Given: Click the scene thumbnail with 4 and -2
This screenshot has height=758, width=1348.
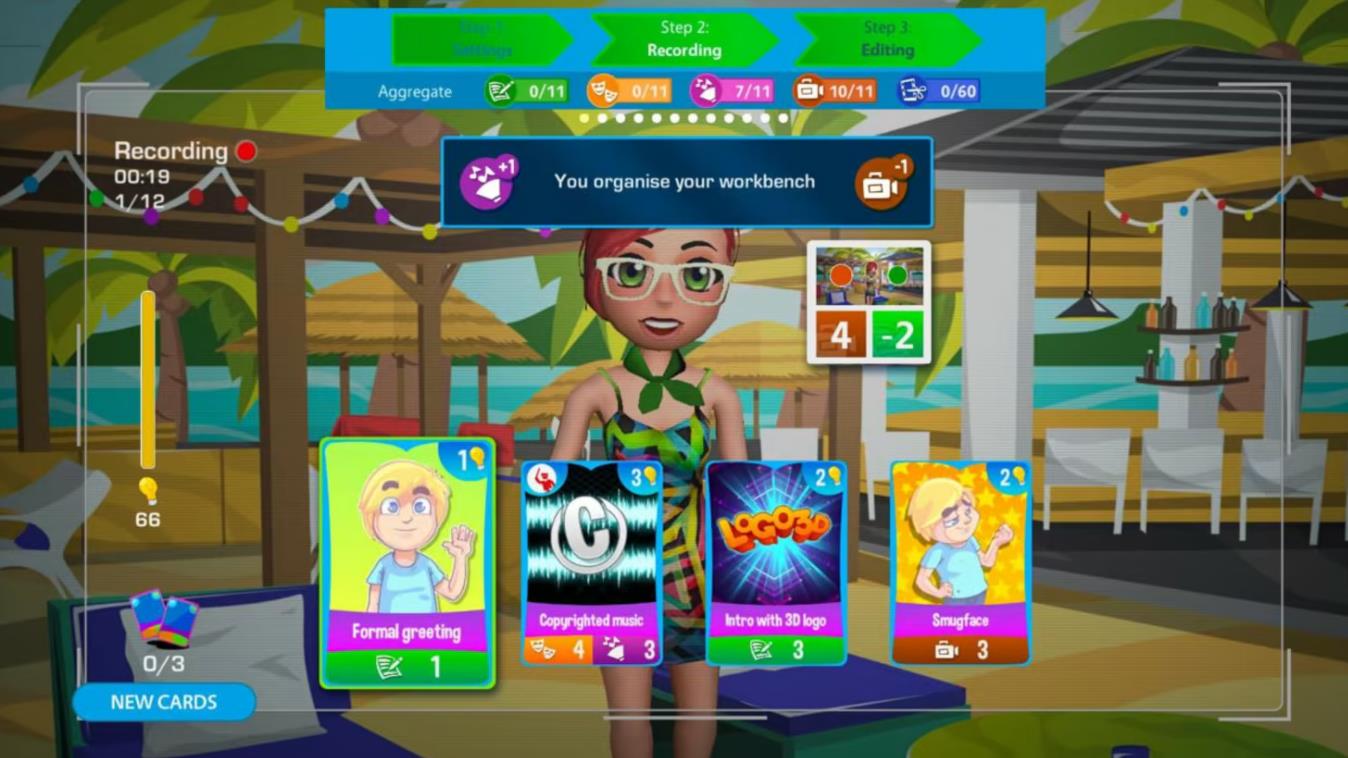Looking at the screenshot, I should pos(868,302).
